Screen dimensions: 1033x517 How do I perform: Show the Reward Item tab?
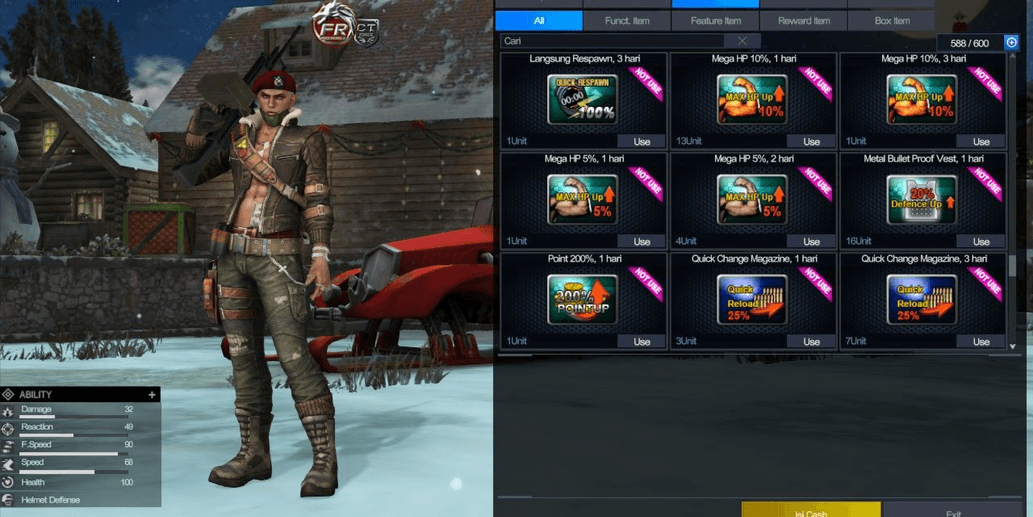point(803,20)
